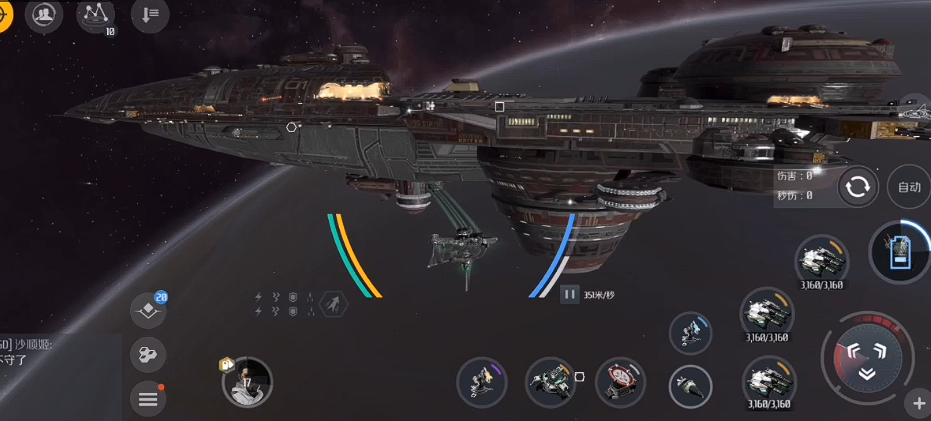The width and height of the screenshot is (931, 421).
Task: Click the plus button in the corner
Action: coord(918,404)
